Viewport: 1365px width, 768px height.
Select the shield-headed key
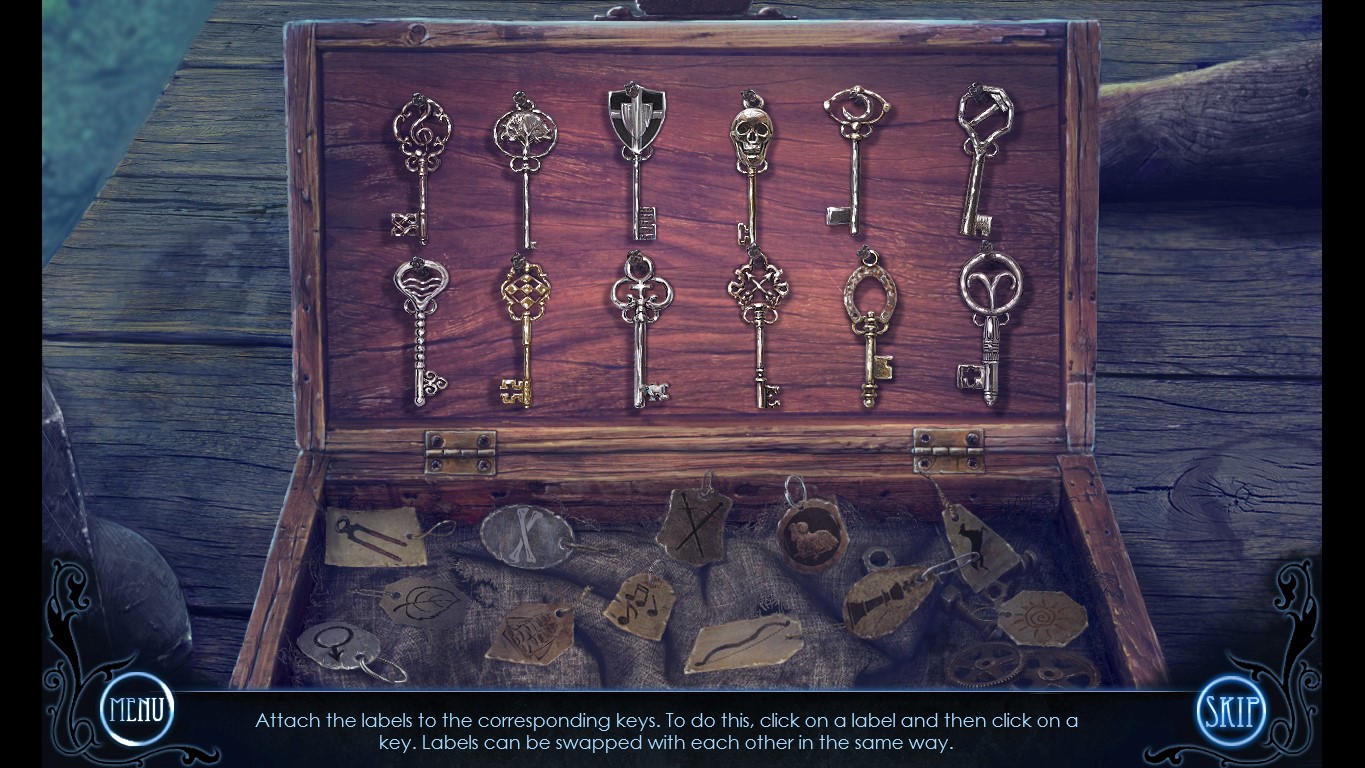pos(636,160)
